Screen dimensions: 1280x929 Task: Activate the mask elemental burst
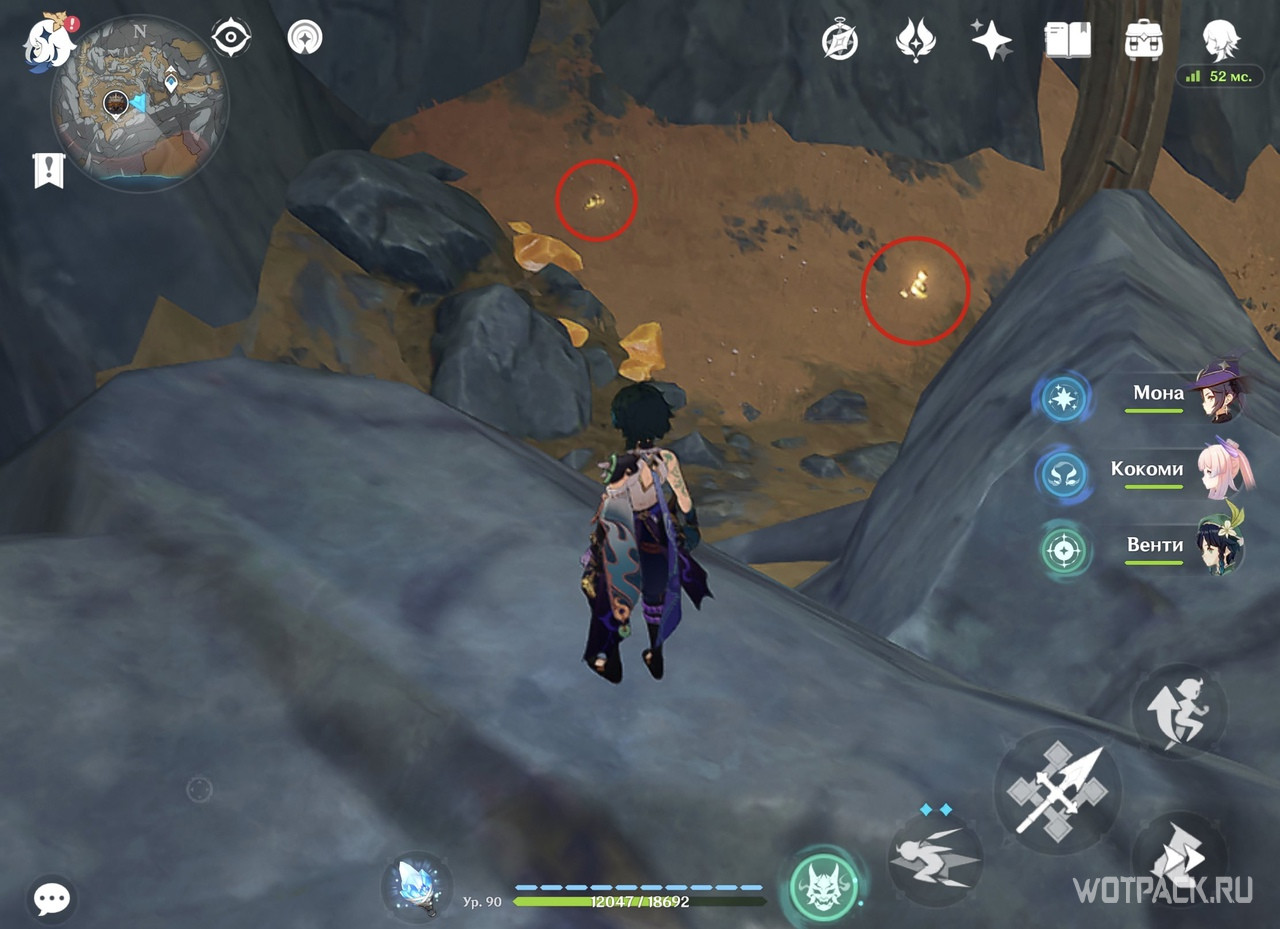[x=824, y=886]
